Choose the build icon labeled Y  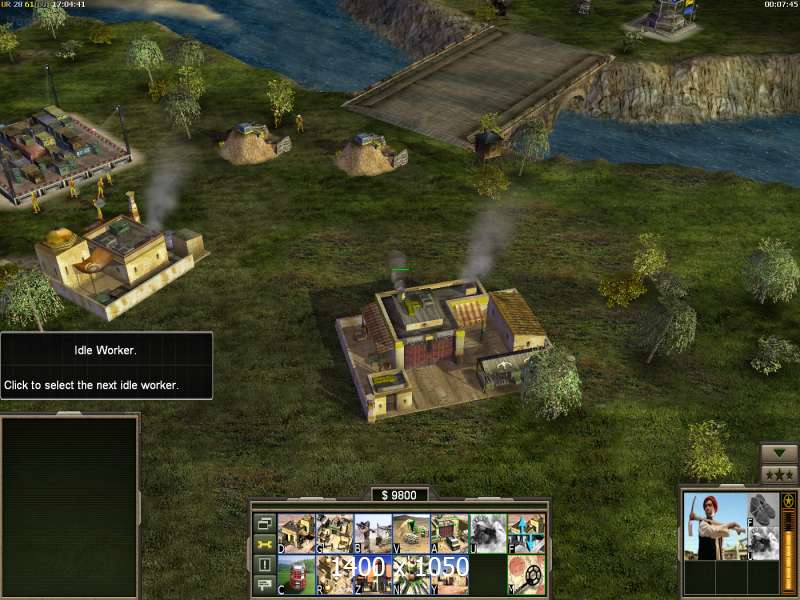point(449,575)
